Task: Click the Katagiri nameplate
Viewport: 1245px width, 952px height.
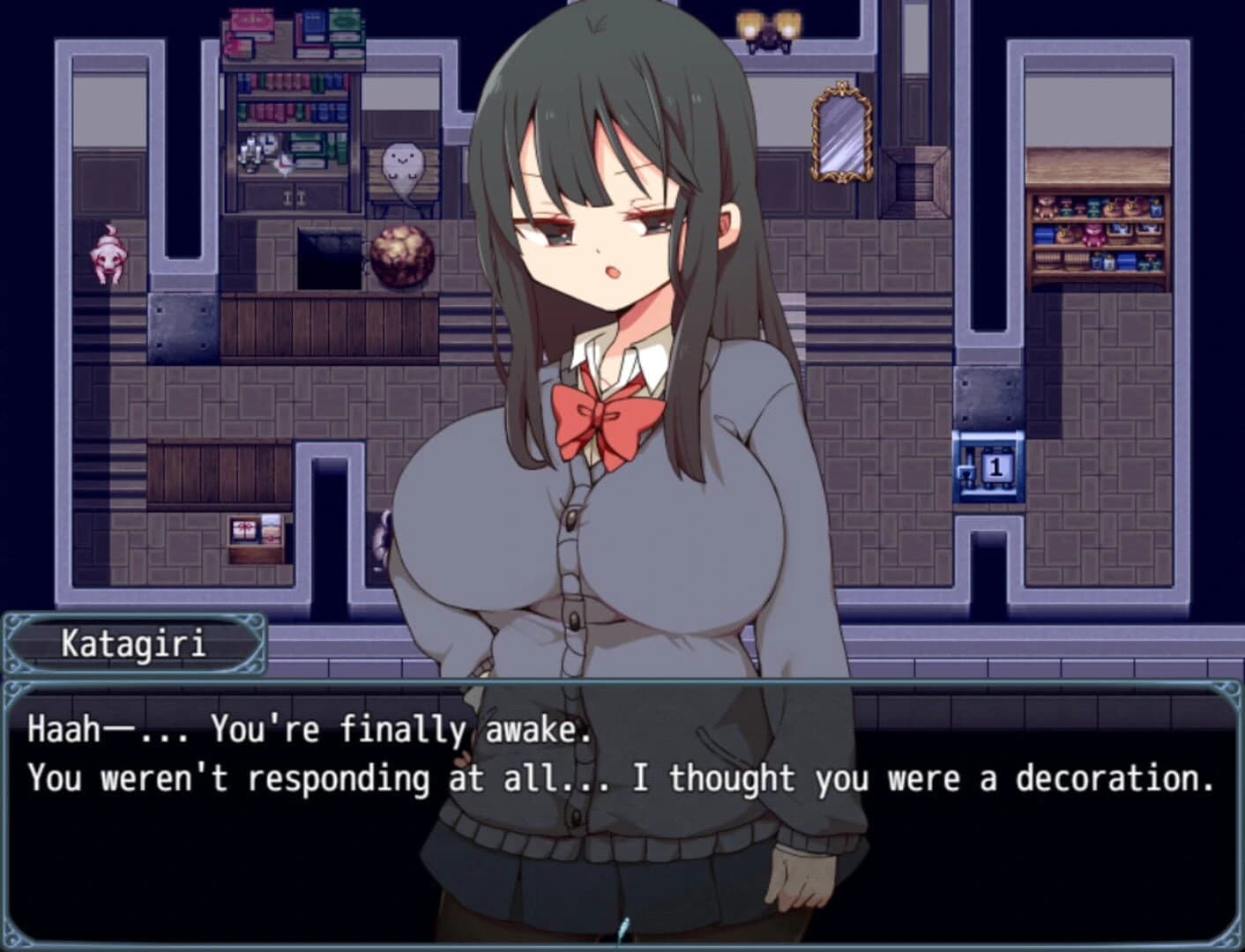Action: click(x=134, y=644)
